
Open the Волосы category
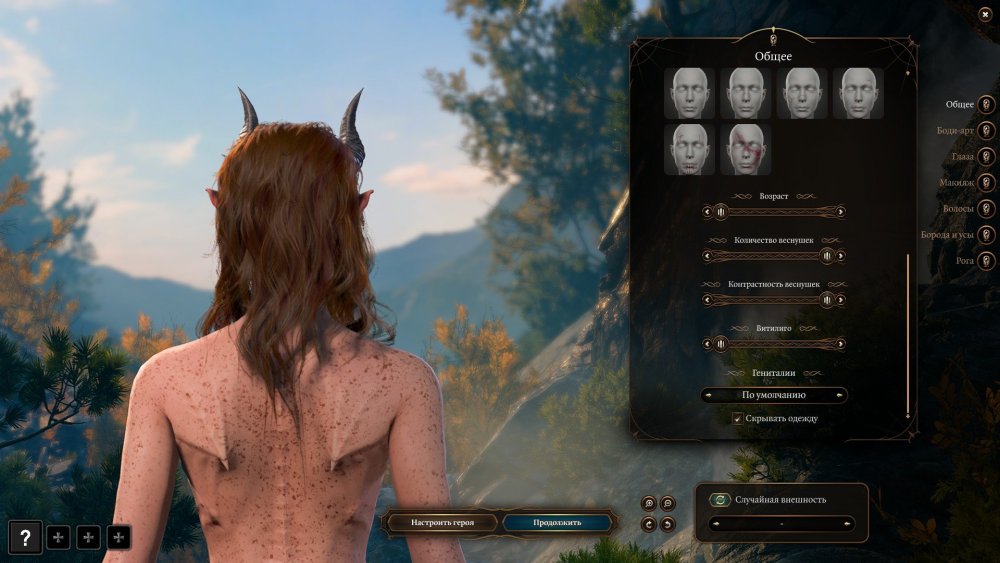coord(986,209)
